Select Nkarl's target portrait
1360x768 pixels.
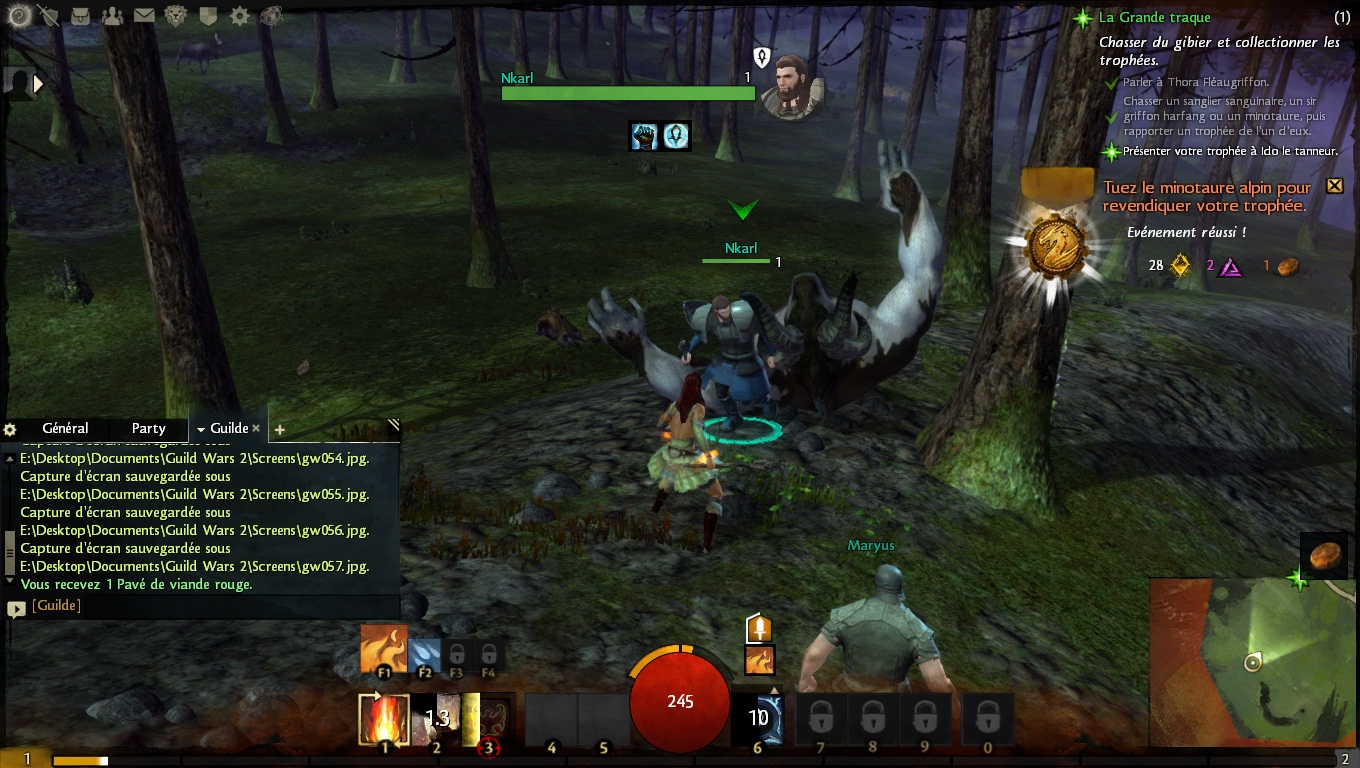click(x=791, y=85)
